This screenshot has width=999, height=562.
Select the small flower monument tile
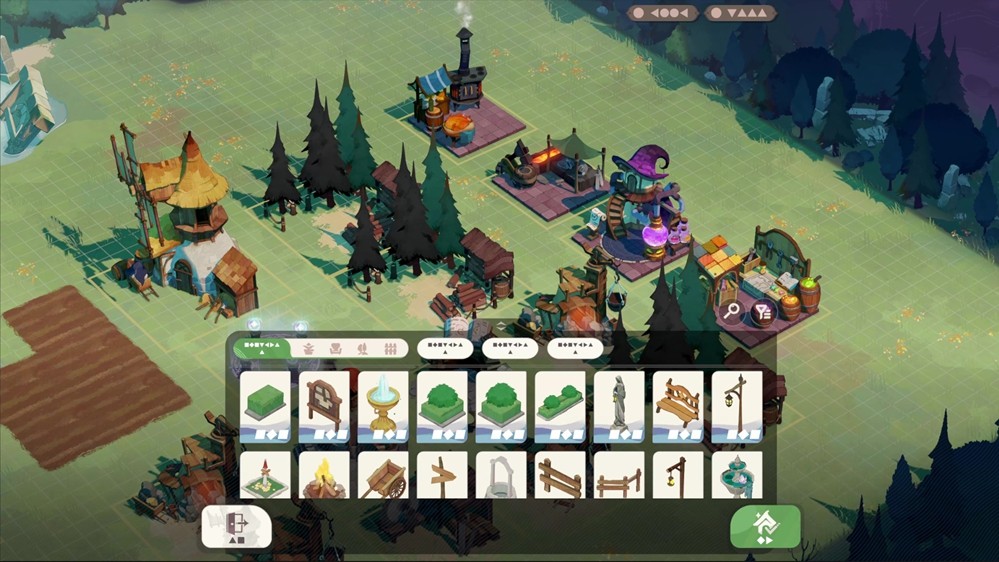coord(265,477)
